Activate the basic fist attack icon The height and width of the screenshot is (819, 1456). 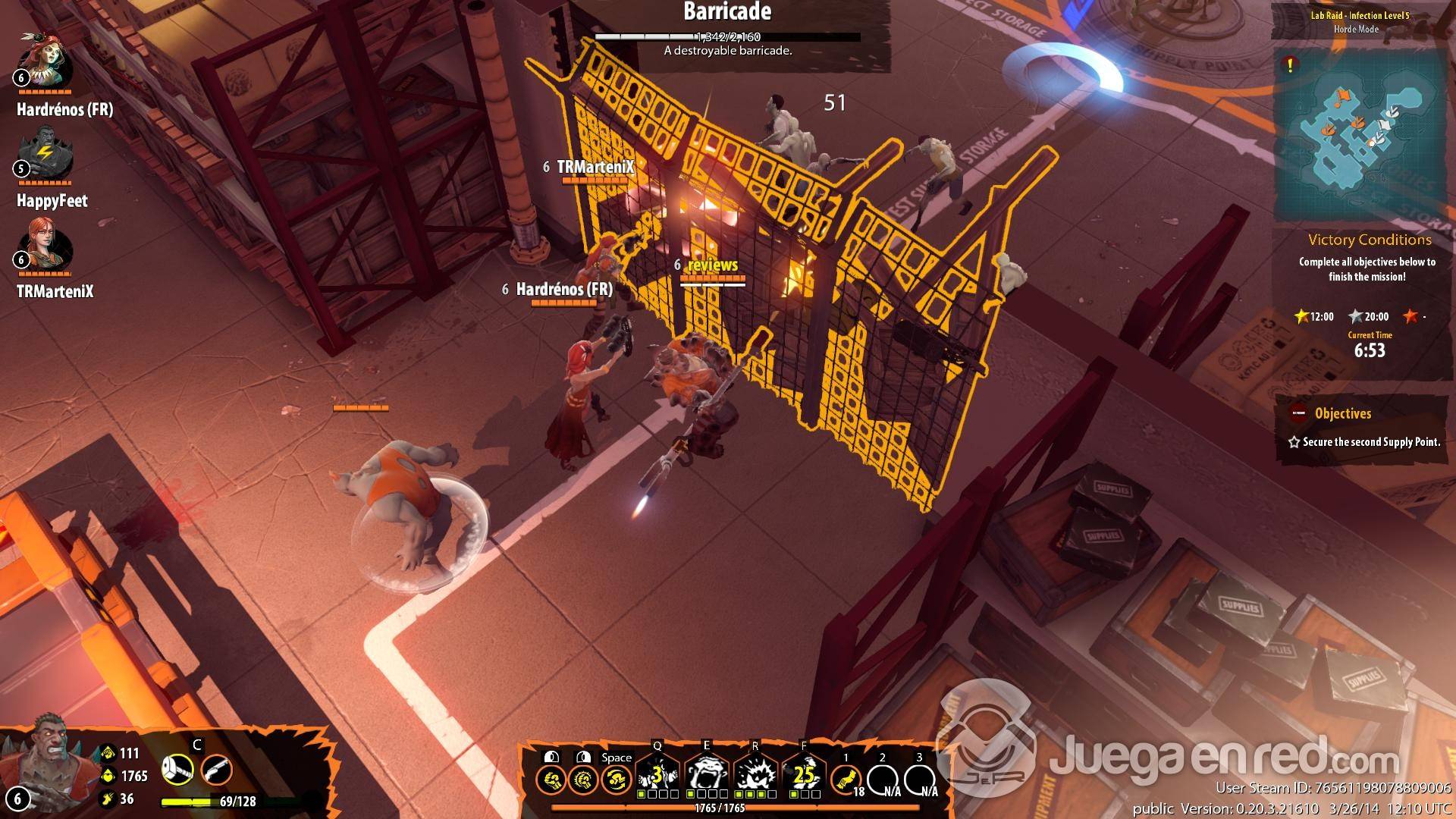tap(550, 780)
